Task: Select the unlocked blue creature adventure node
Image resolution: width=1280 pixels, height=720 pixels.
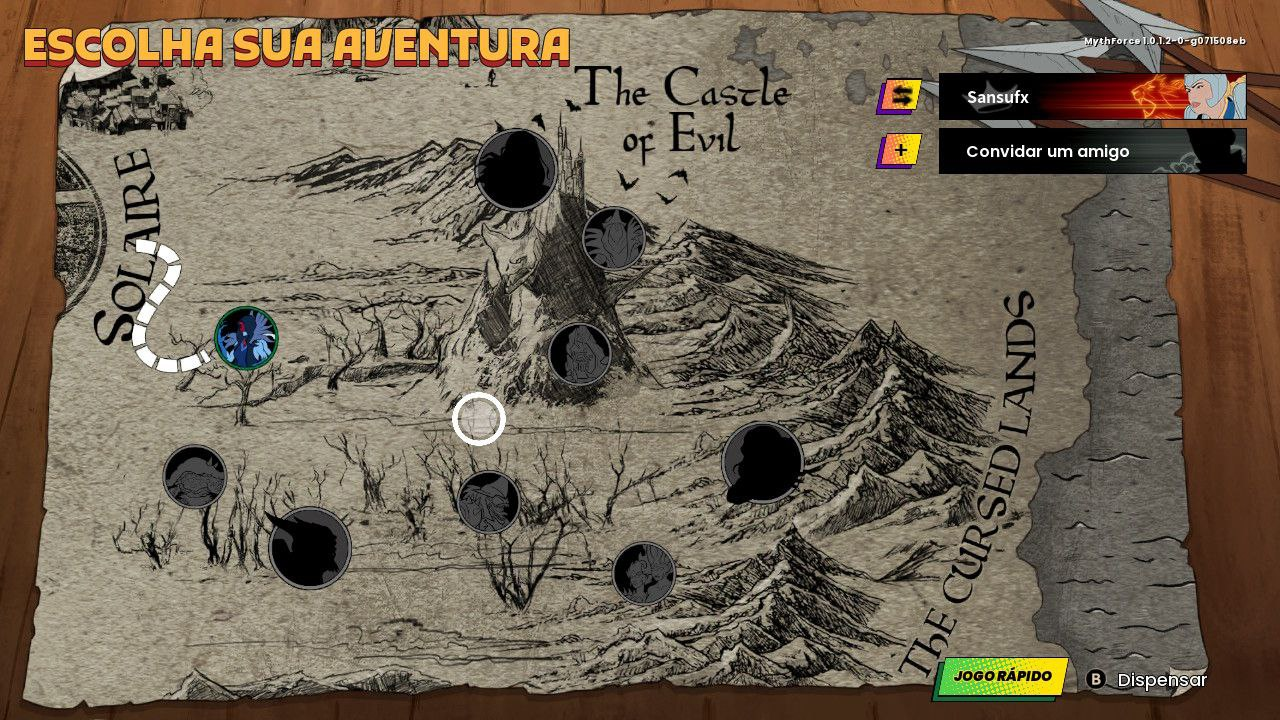Action: tap(246, 338)
